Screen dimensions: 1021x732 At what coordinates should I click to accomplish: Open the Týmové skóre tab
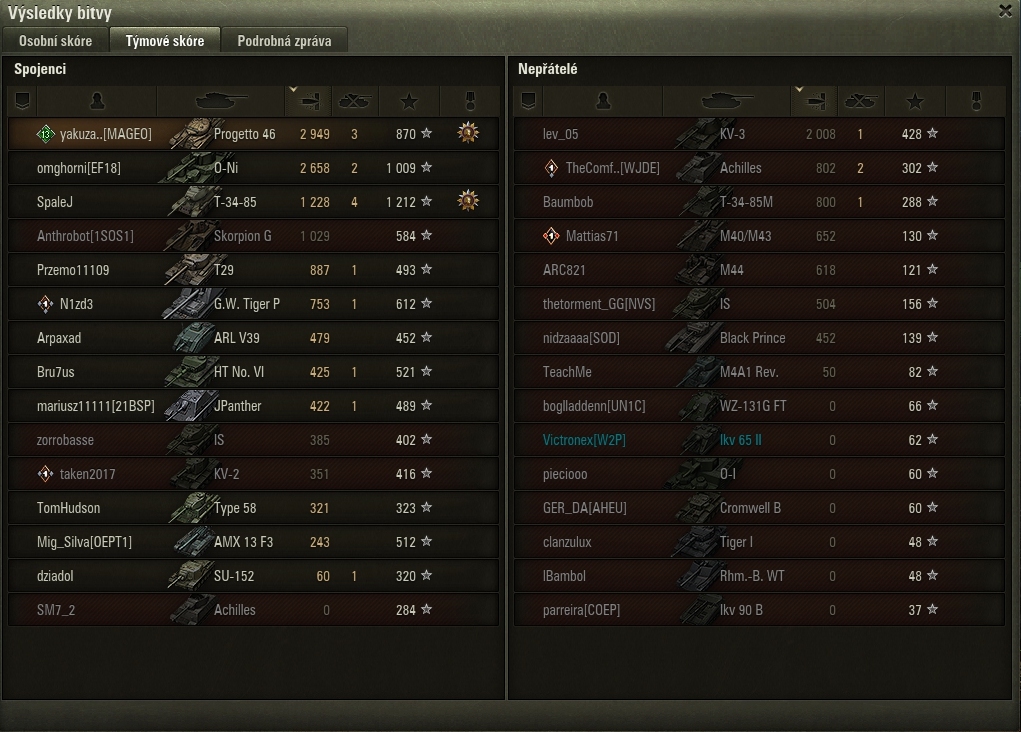(x=164, y=41)
